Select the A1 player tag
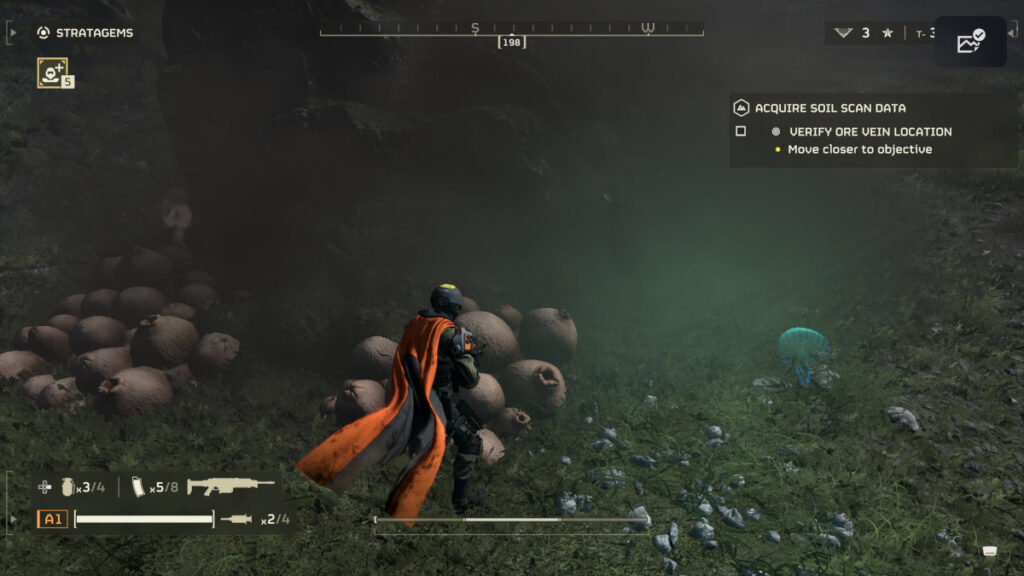 pyautogui.click(x=52, y=519)
